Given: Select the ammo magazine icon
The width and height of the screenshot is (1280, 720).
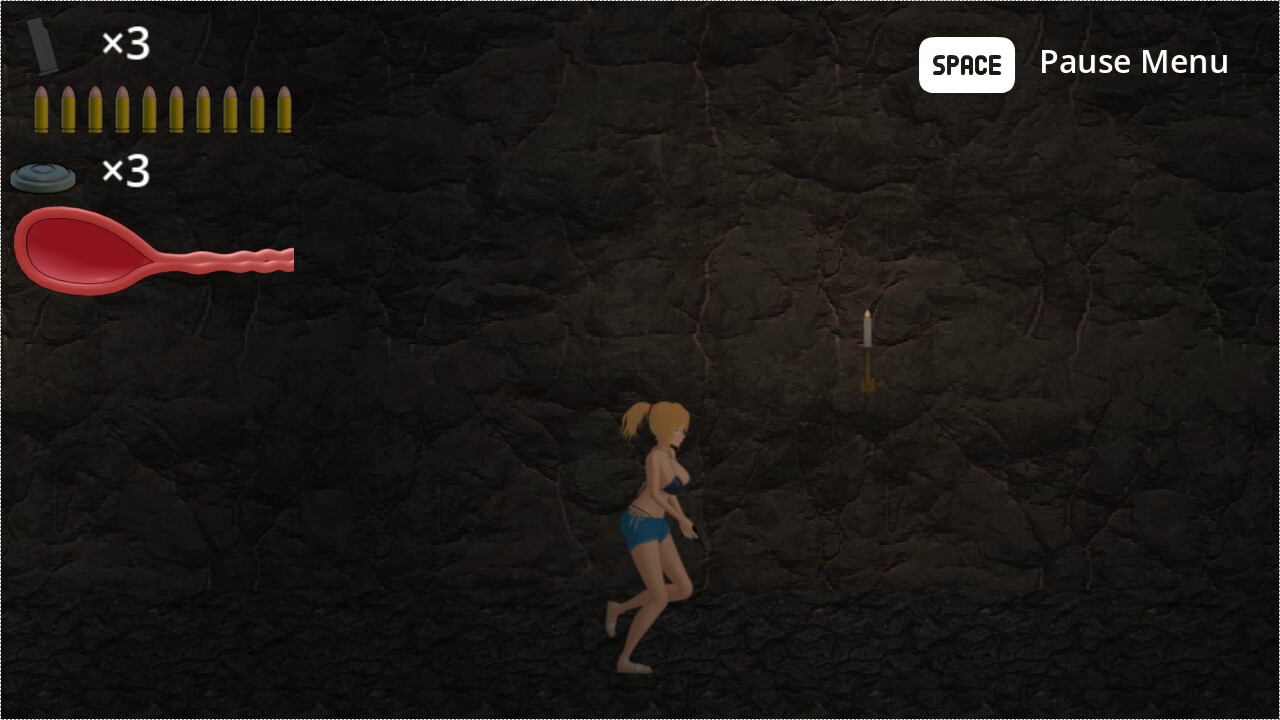Looking at the screenshot, I should [x=43, y=47].
